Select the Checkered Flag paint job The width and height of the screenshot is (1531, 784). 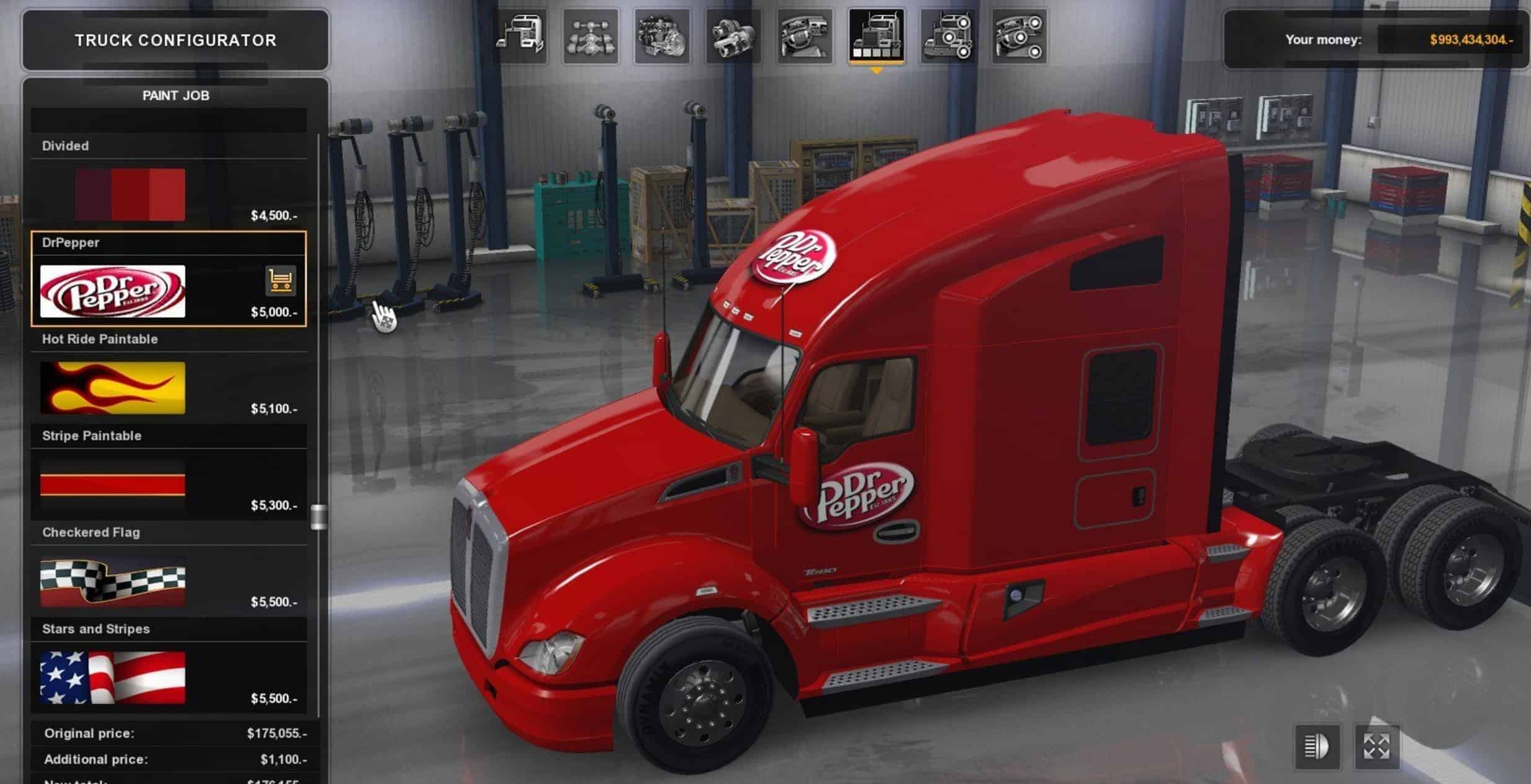(113, 581)
